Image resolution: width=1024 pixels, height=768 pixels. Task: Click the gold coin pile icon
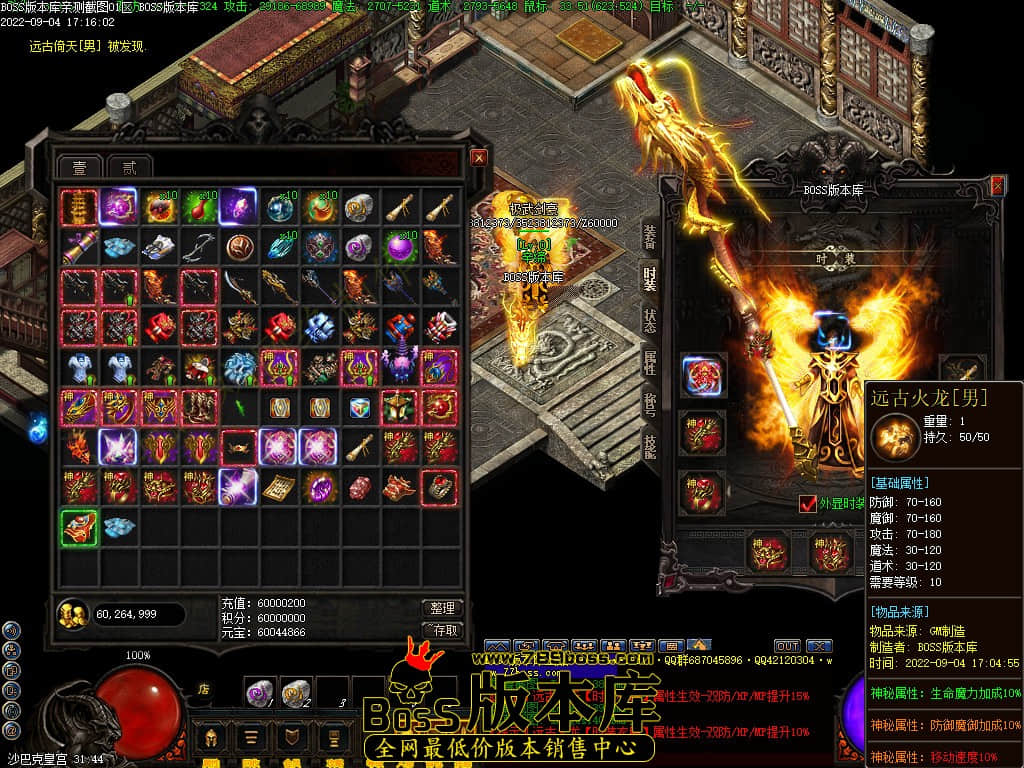pos(72,613)
